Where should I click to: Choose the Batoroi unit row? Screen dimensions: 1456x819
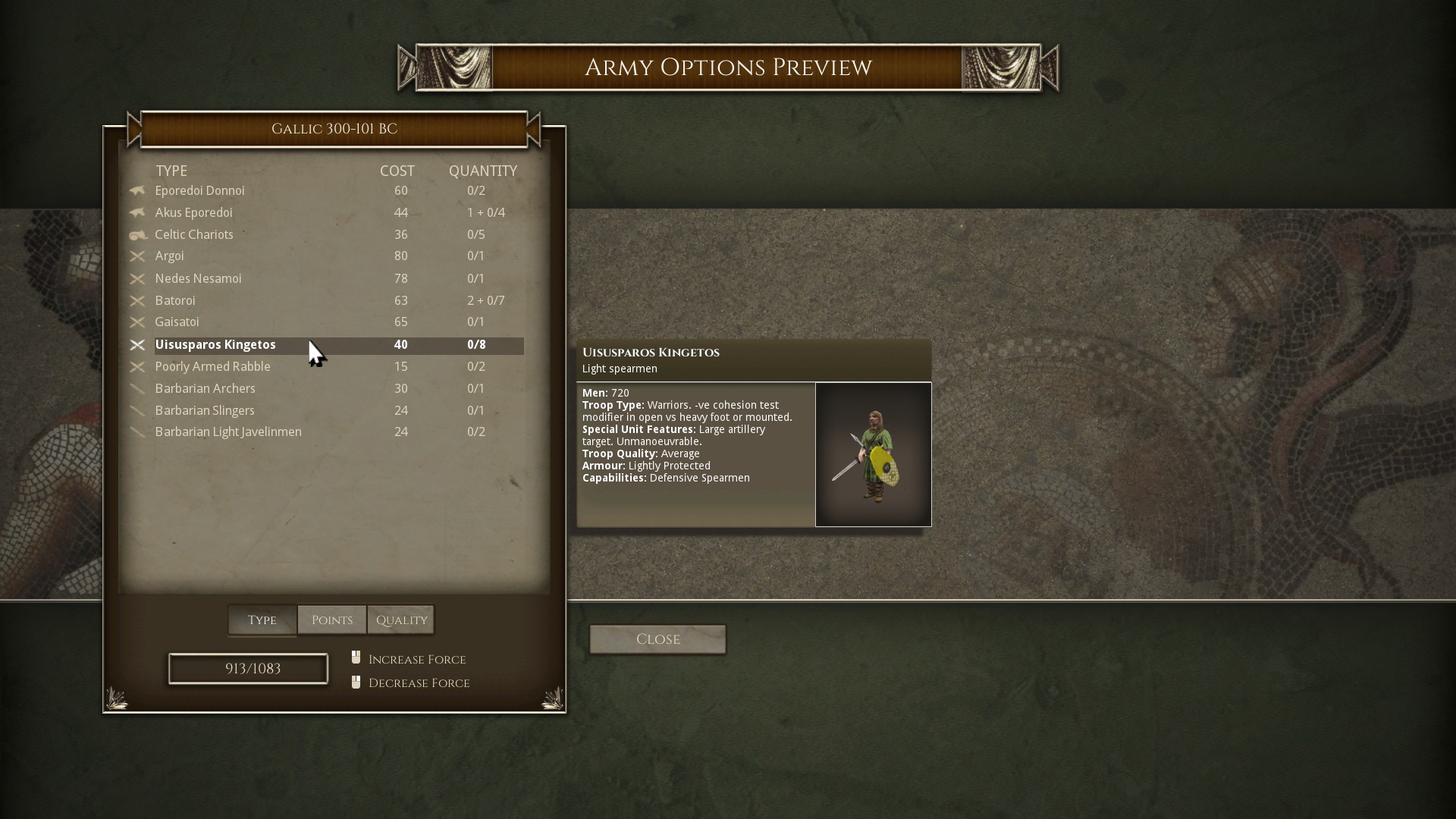point(175,301)
